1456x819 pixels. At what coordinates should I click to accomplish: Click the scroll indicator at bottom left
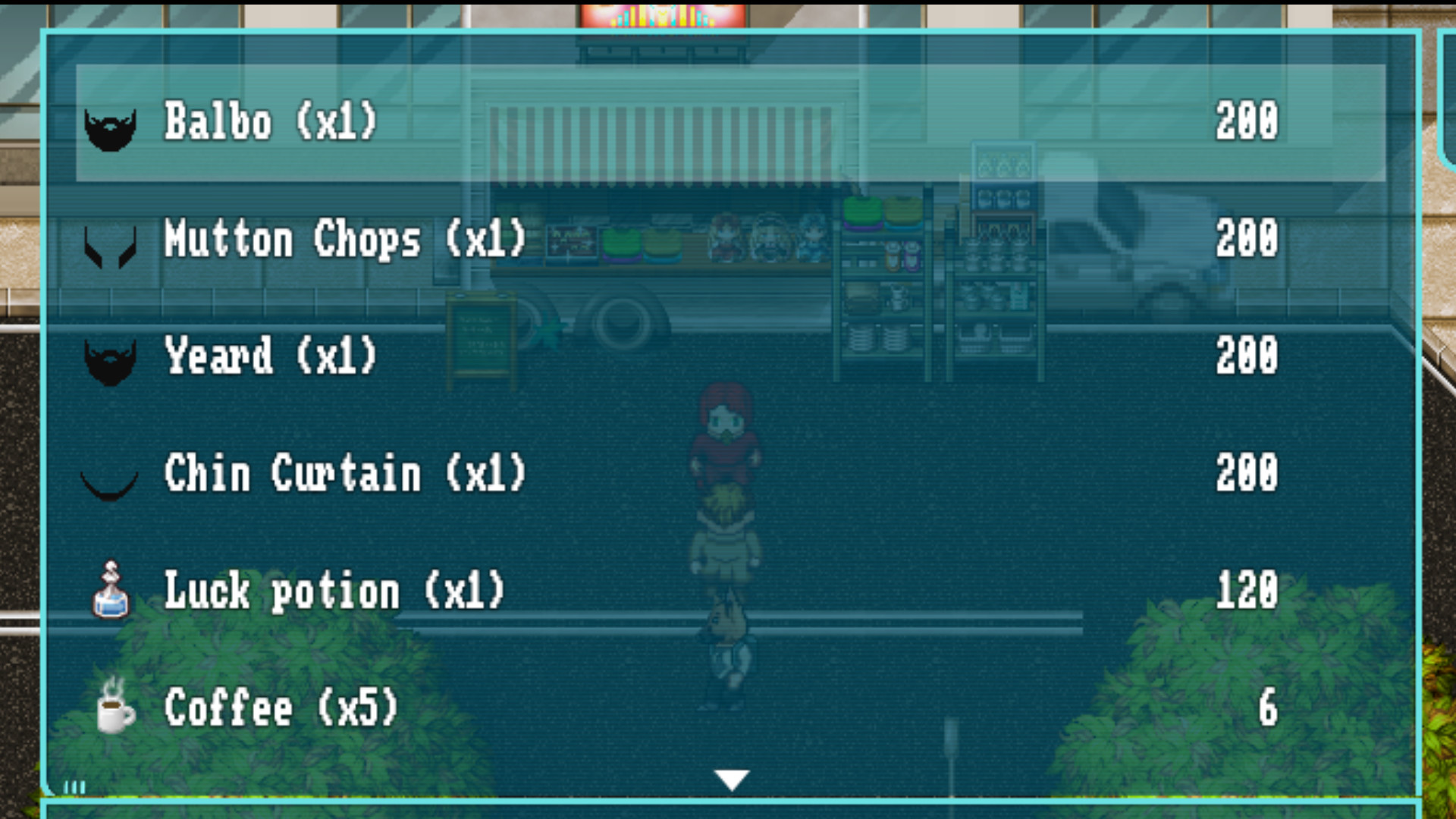tap(72, 786)
